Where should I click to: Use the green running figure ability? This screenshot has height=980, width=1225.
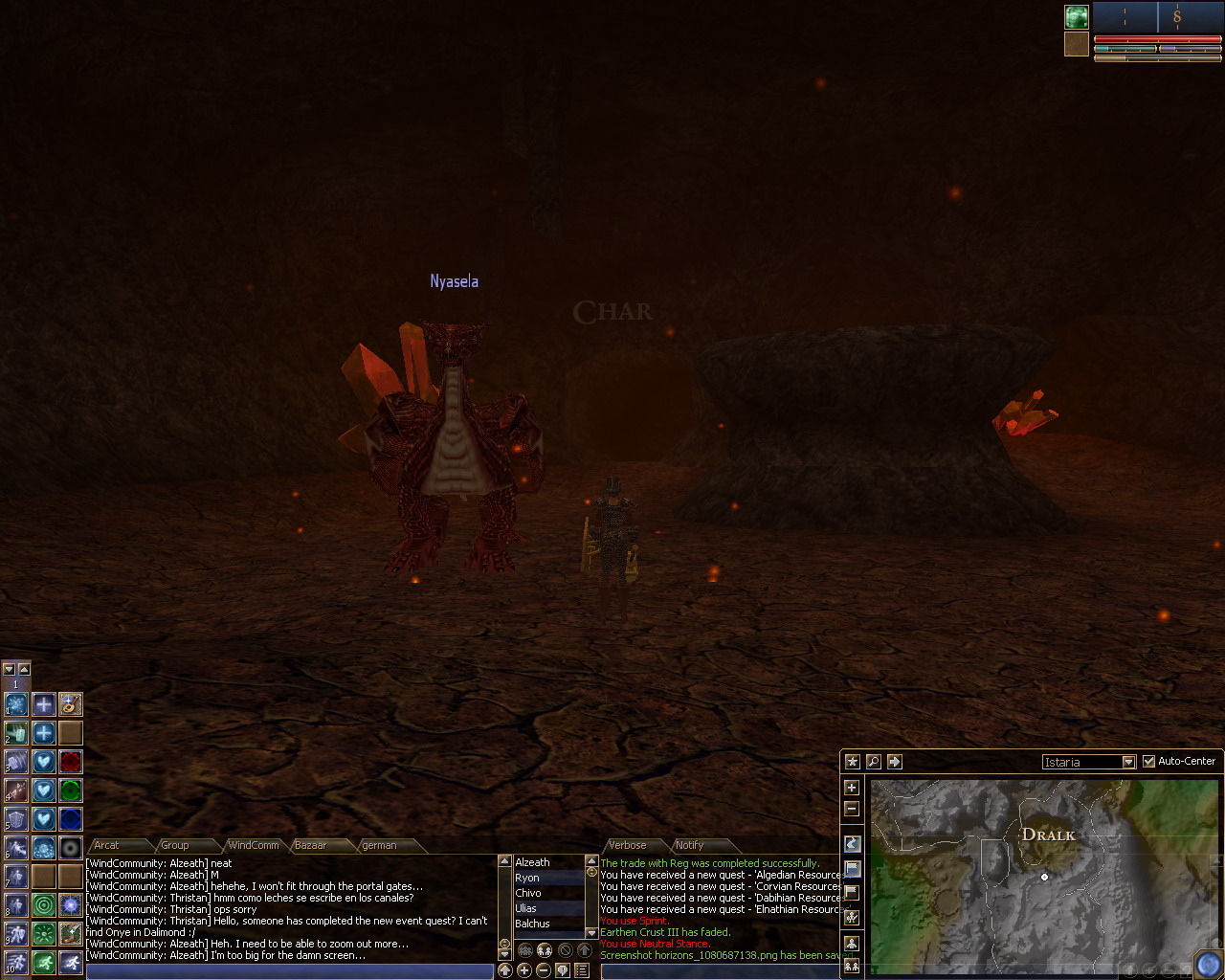43,962
